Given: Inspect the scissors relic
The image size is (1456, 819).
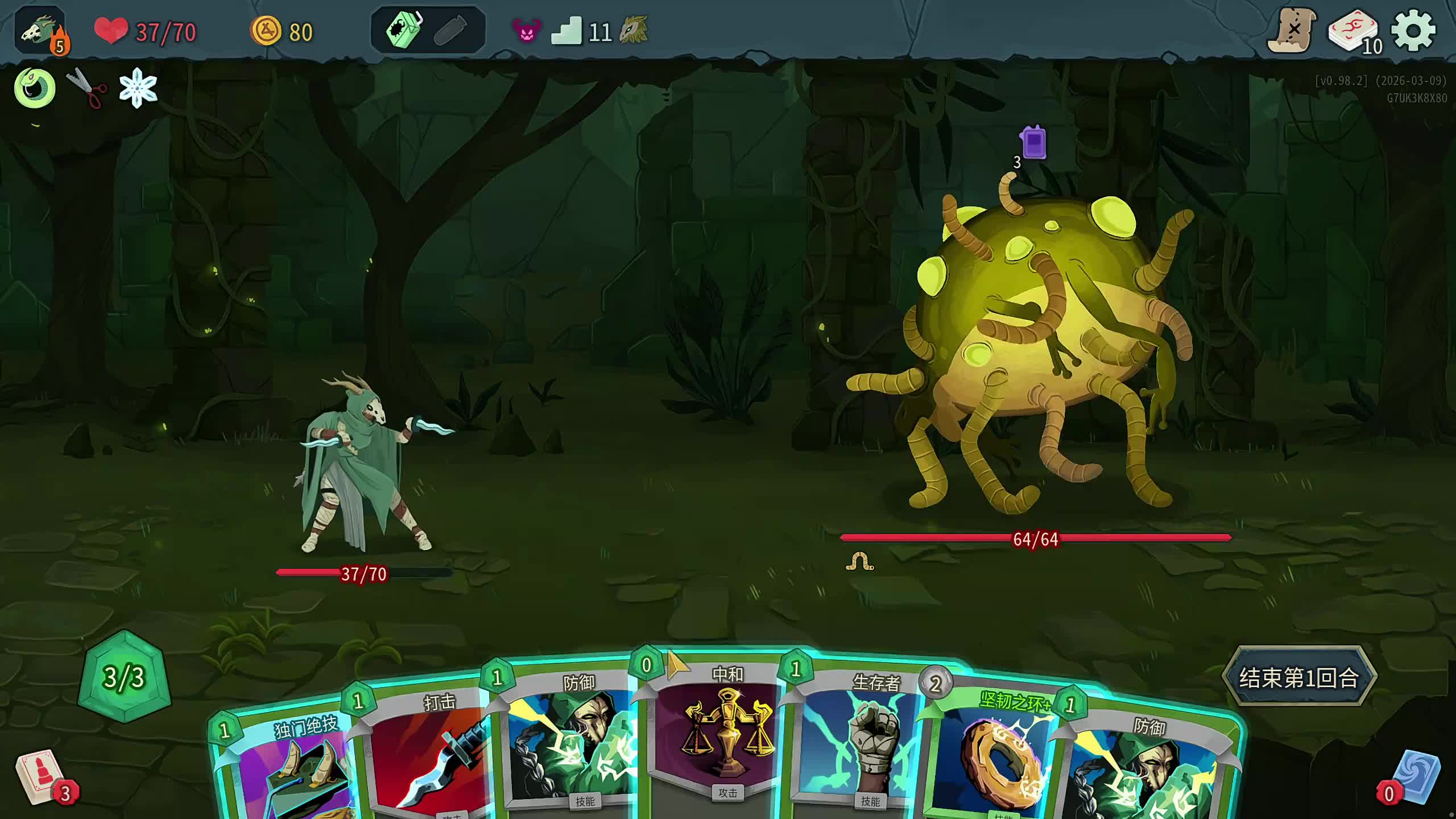Looking at the screenshot, I should point(87,88).
